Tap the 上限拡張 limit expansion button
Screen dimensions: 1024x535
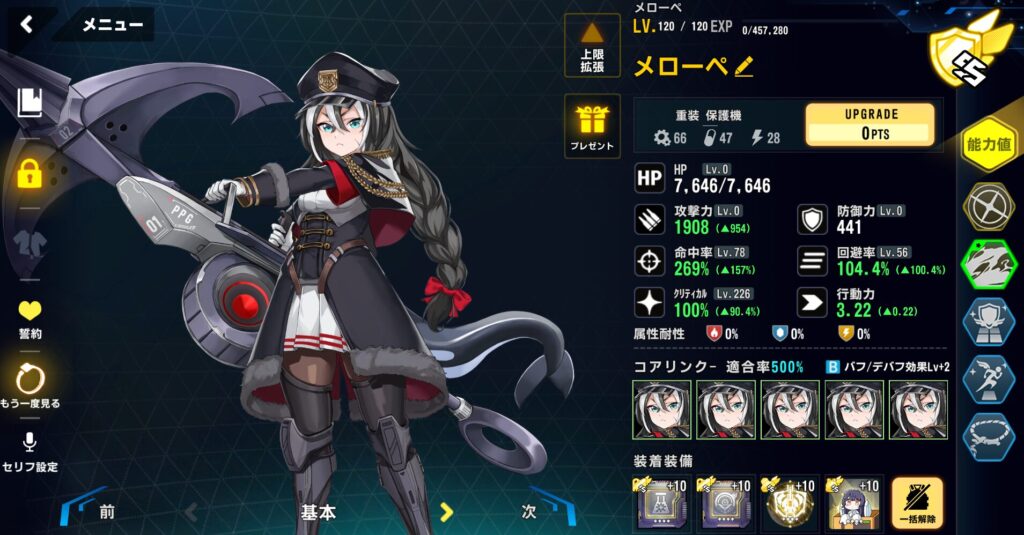pos(592,47)
